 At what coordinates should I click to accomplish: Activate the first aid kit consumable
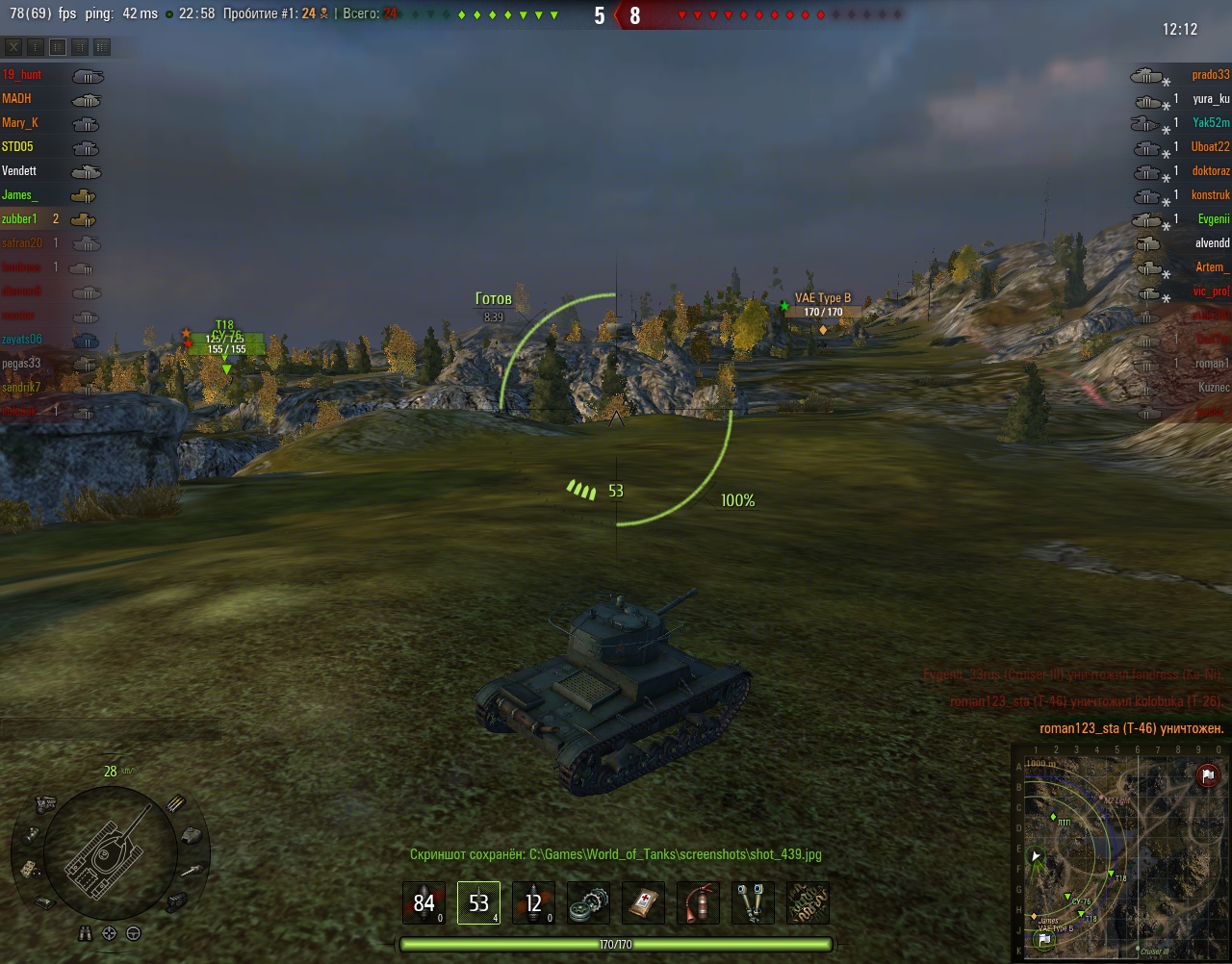tap(643, 903)
